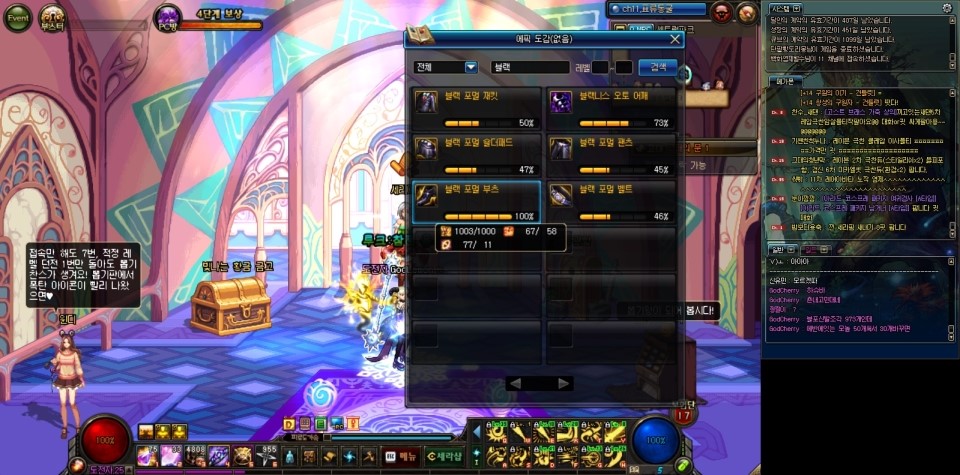
Task: Click the 검색 search button
Action: (657, 67)
